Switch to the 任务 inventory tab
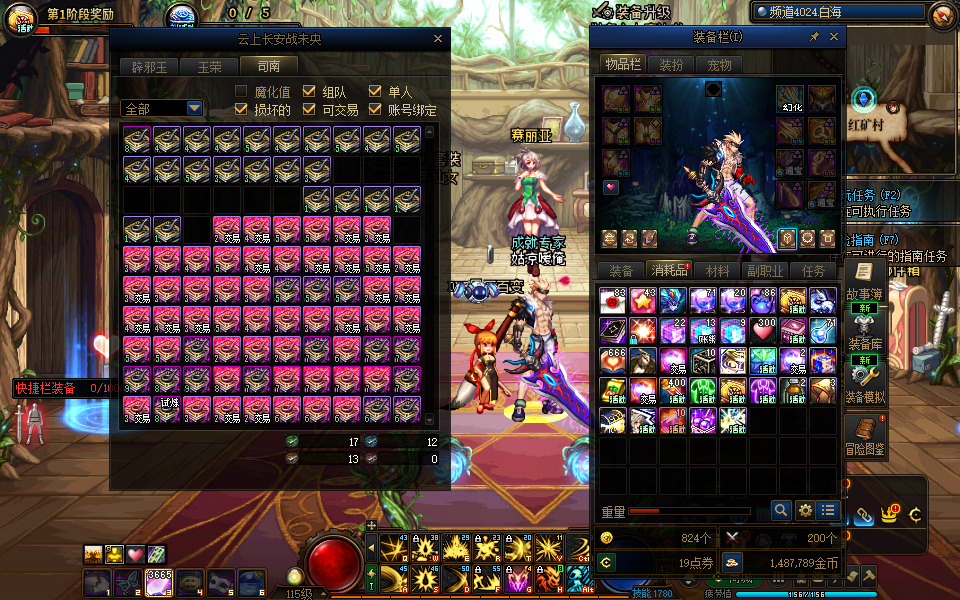The height and width of the screenshot is (600, 960). [x=813, y=271]
